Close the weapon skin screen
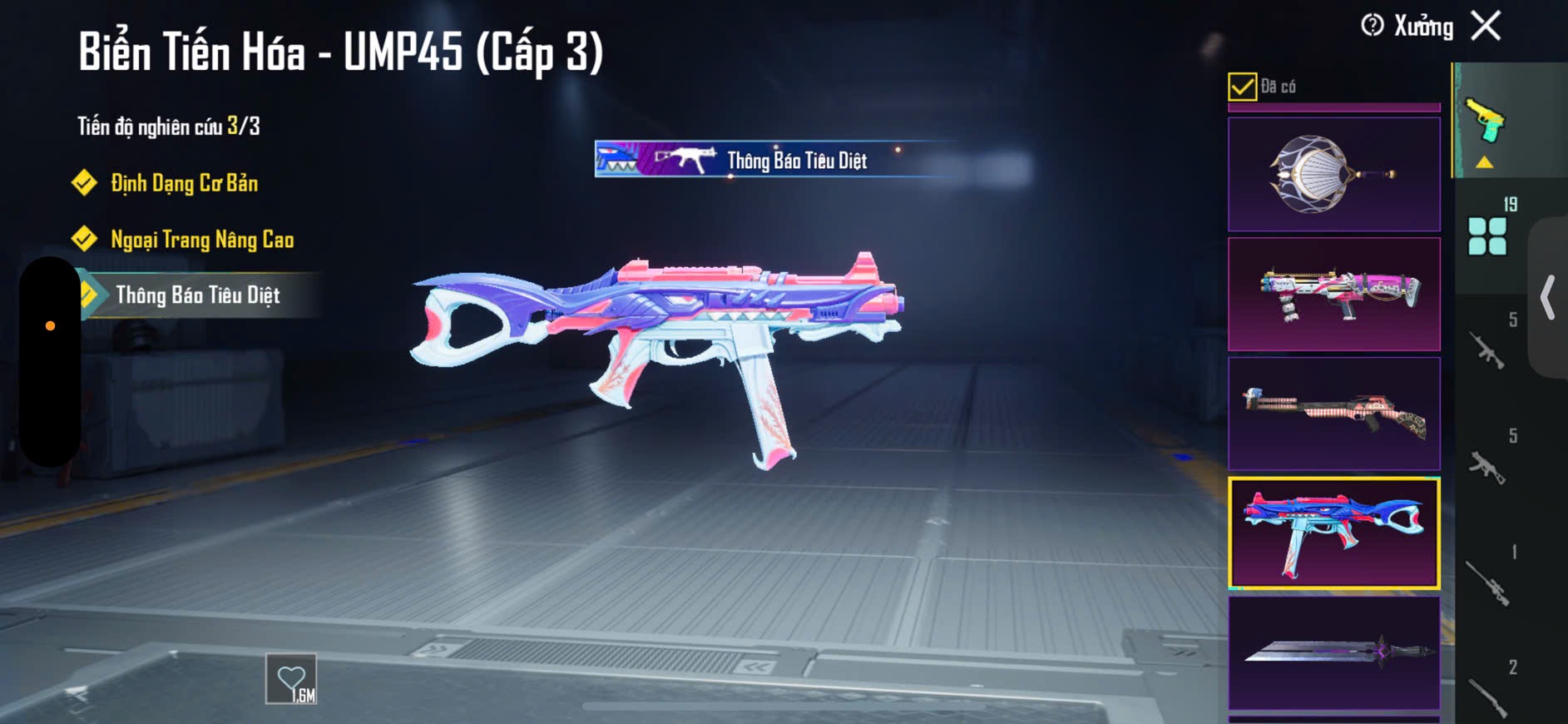Screen dimensions: 1568x724 pos(1486,26)
